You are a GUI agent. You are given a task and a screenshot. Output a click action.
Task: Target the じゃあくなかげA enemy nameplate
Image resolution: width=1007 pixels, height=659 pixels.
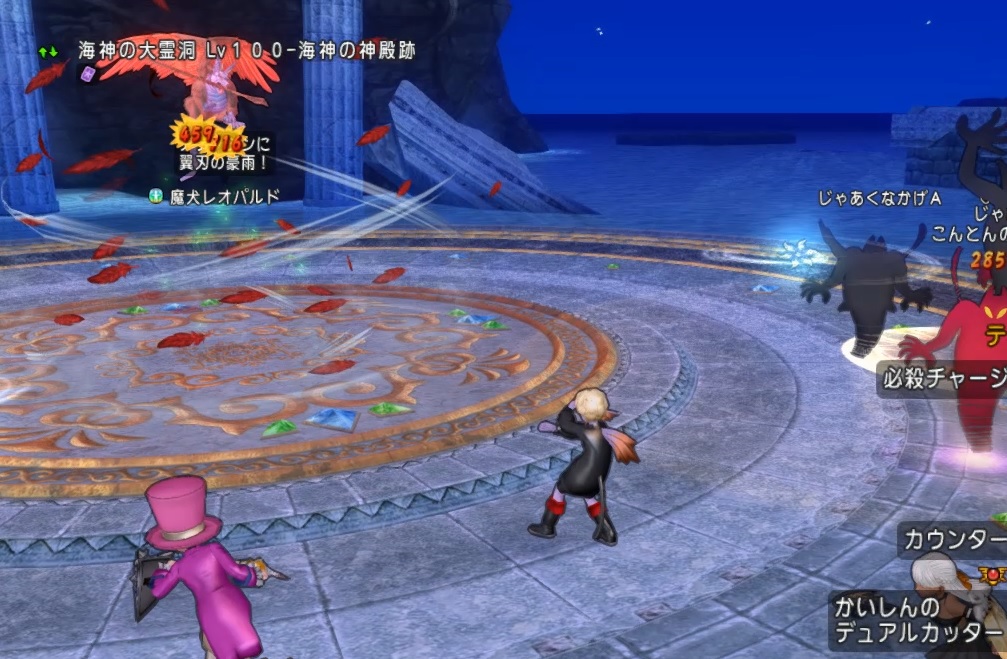point(880,199)
